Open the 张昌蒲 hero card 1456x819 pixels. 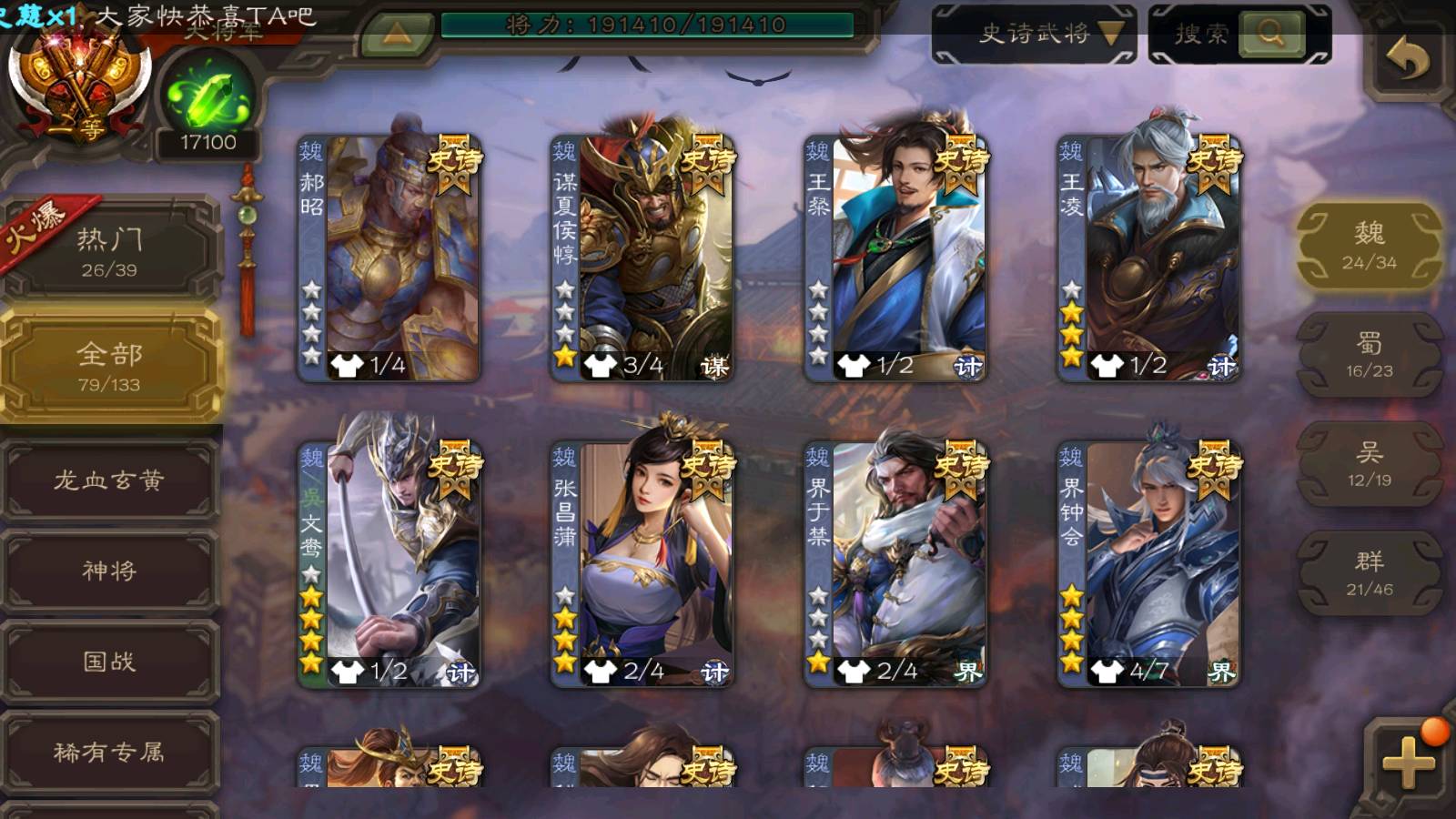[642, 563]
